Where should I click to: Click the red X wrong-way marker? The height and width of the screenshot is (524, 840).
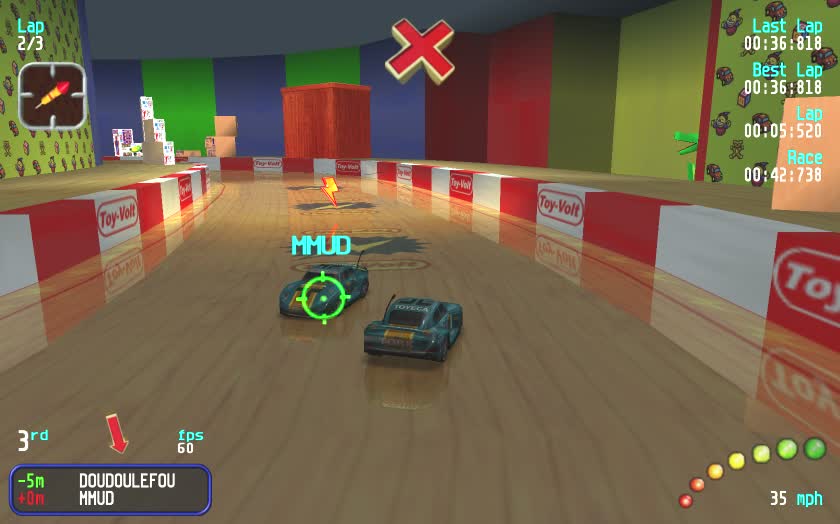[x=420, y=49]
